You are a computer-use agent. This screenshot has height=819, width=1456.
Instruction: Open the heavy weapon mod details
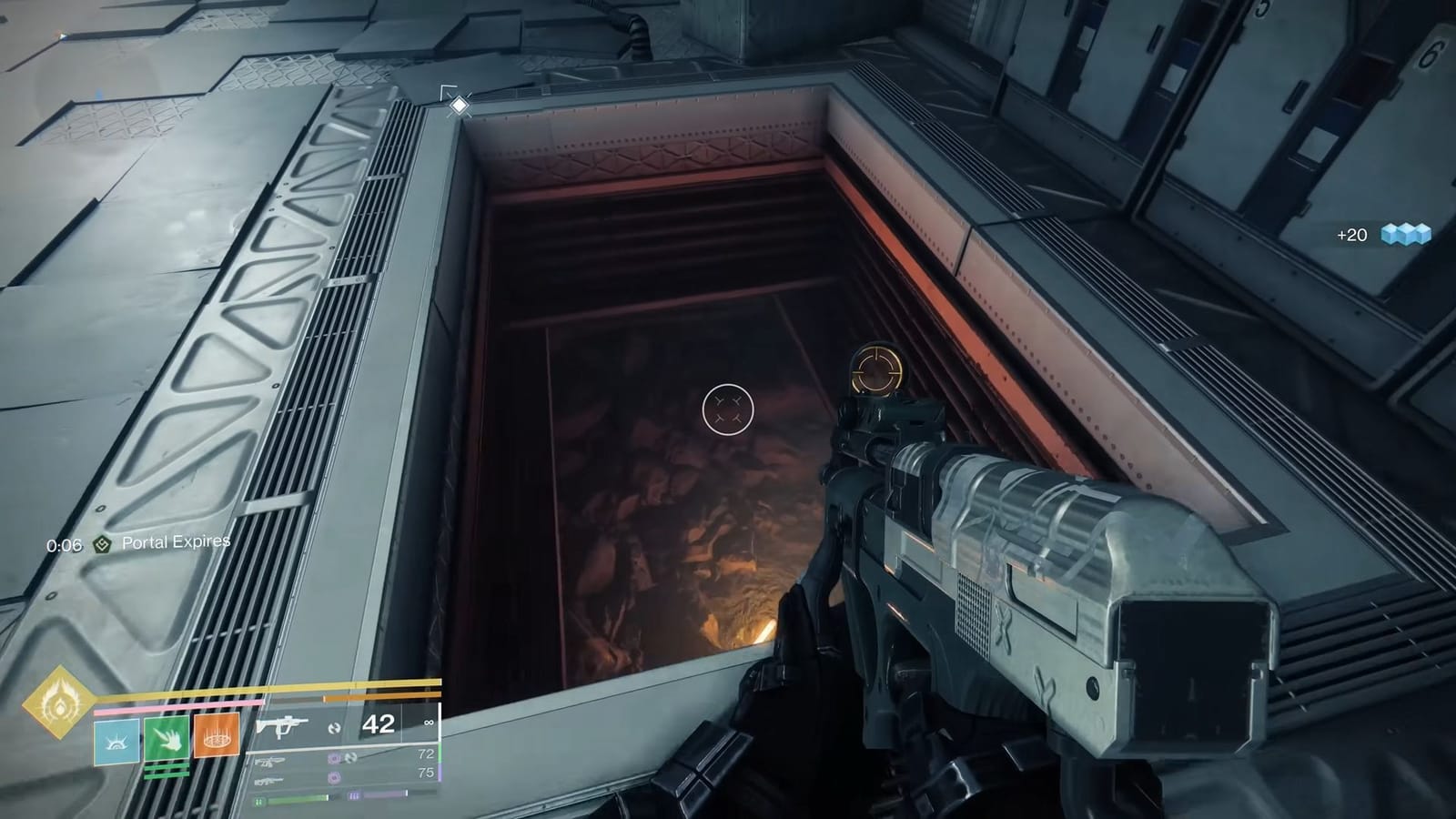pyautogui.click(x=334, y=777)
